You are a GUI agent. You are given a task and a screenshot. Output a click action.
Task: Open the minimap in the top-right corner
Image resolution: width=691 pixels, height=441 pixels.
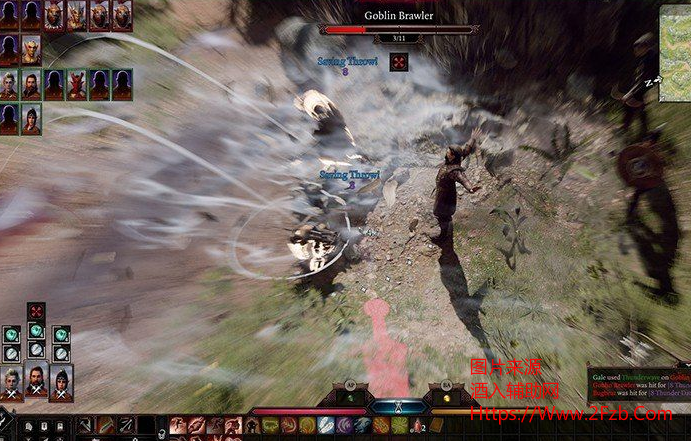coord(675,52)
